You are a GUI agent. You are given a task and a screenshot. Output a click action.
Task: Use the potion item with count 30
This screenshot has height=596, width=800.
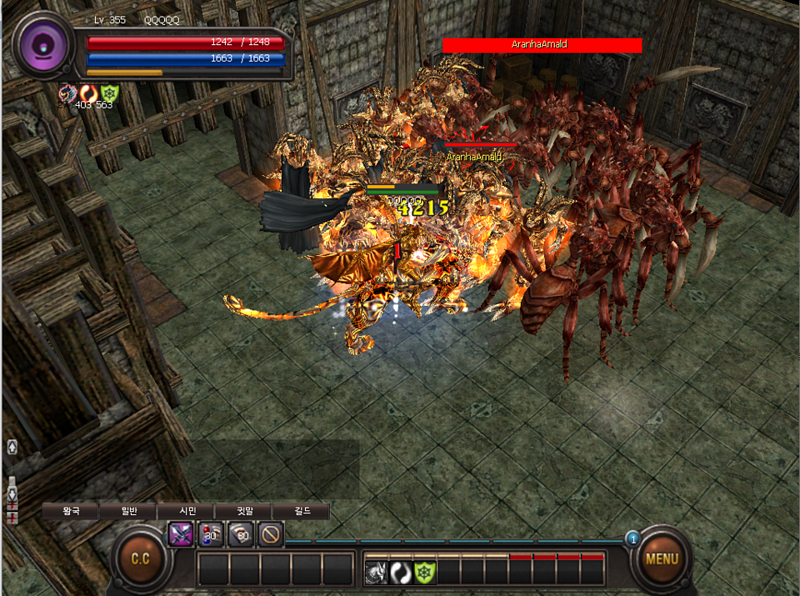pyautogui.click(x=212, y=535)
